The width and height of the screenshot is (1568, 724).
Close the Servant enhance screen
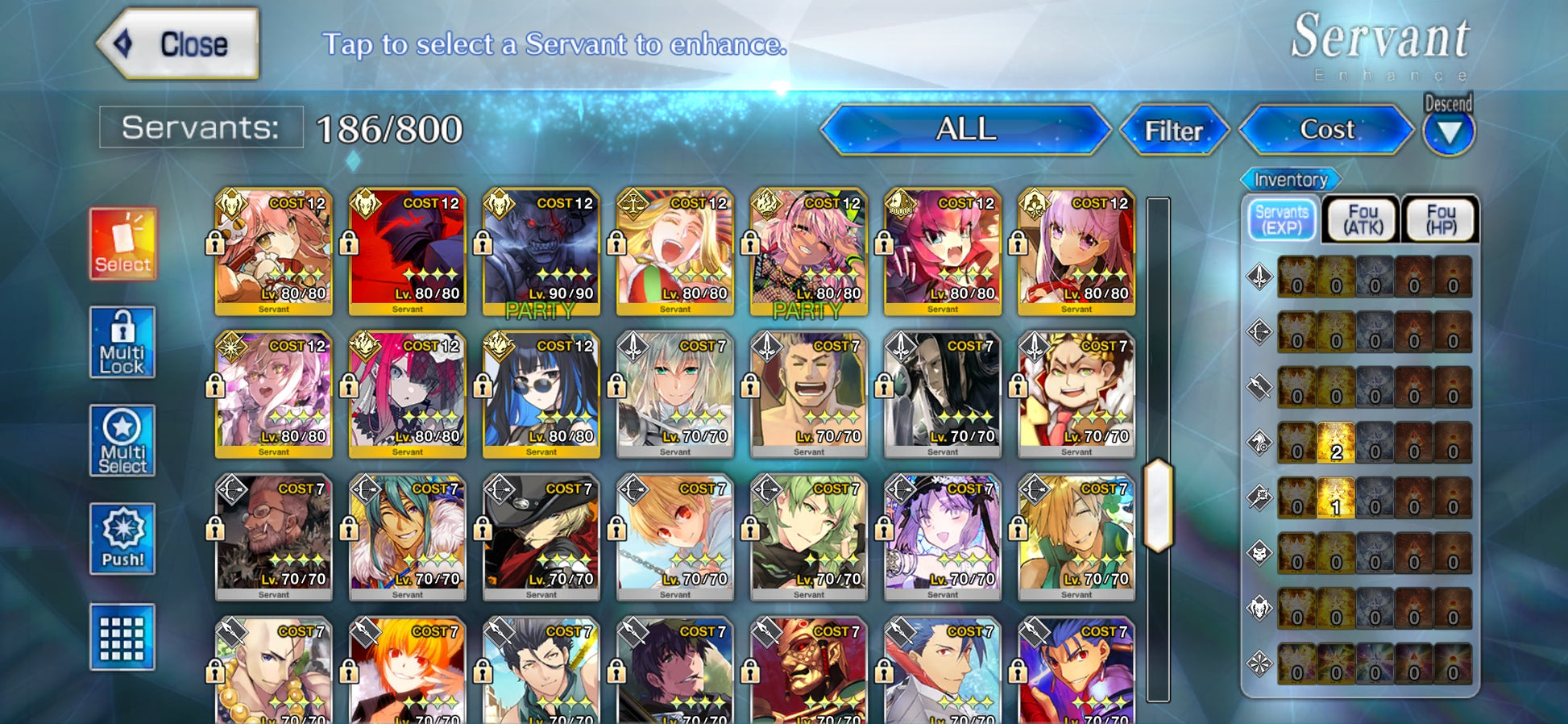pyautogui.click(x=179, y=44)
